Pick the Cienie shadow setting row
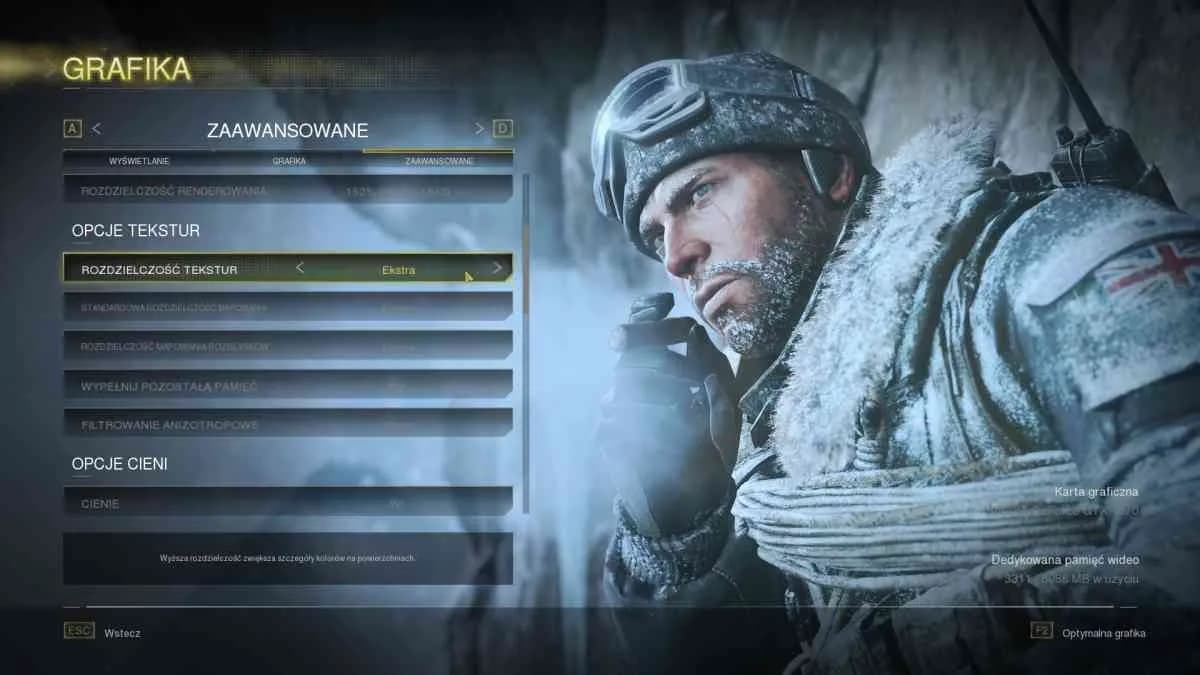This screenshot has width=1200, height=675. click(x=288, y=503)
